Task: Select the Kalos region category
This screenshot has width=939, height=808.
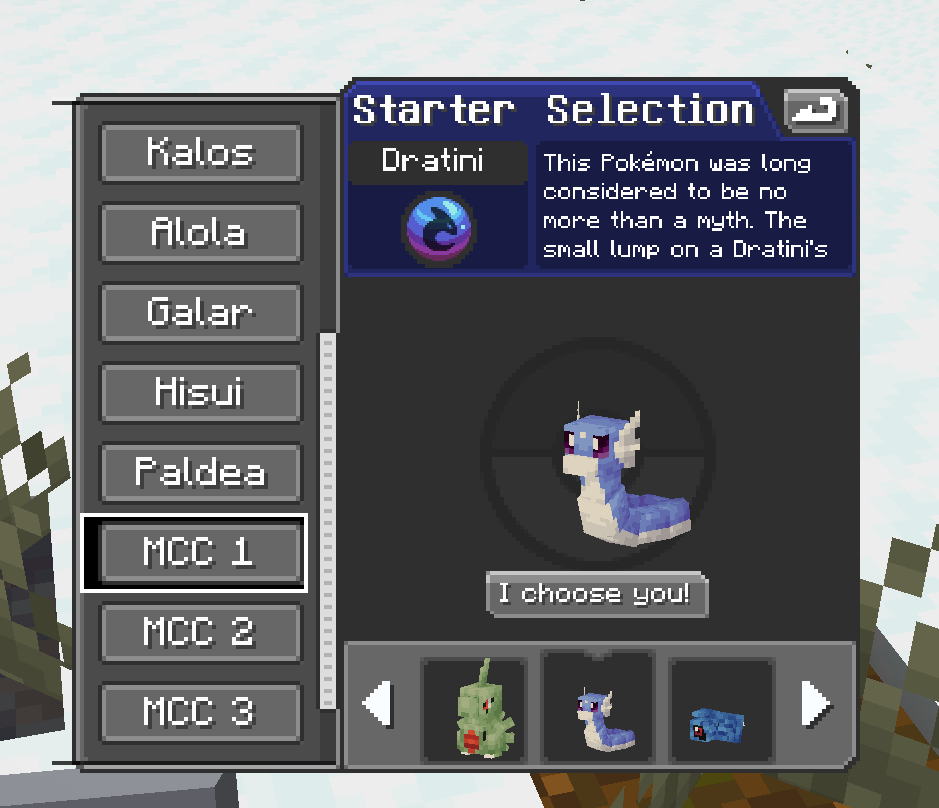Action: 201,153
